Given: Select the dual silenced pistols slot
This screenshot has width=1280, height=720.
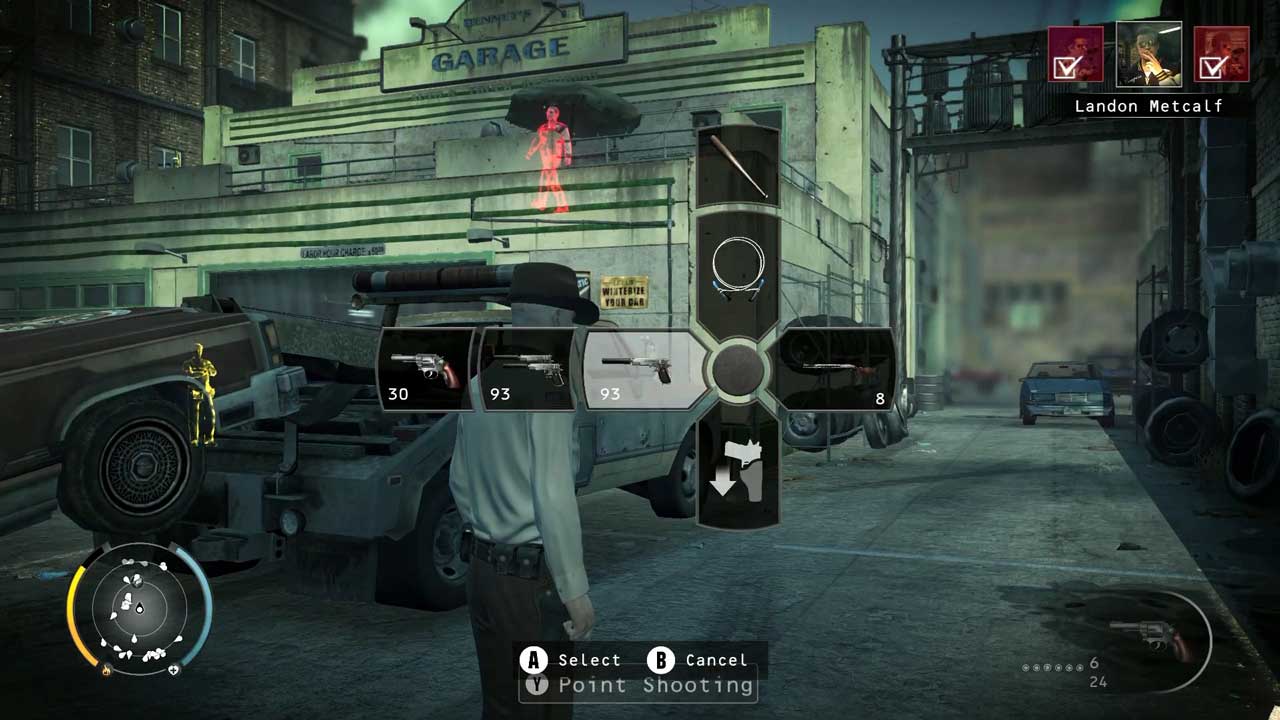Looking at the screenshot, I should [528, 370].
